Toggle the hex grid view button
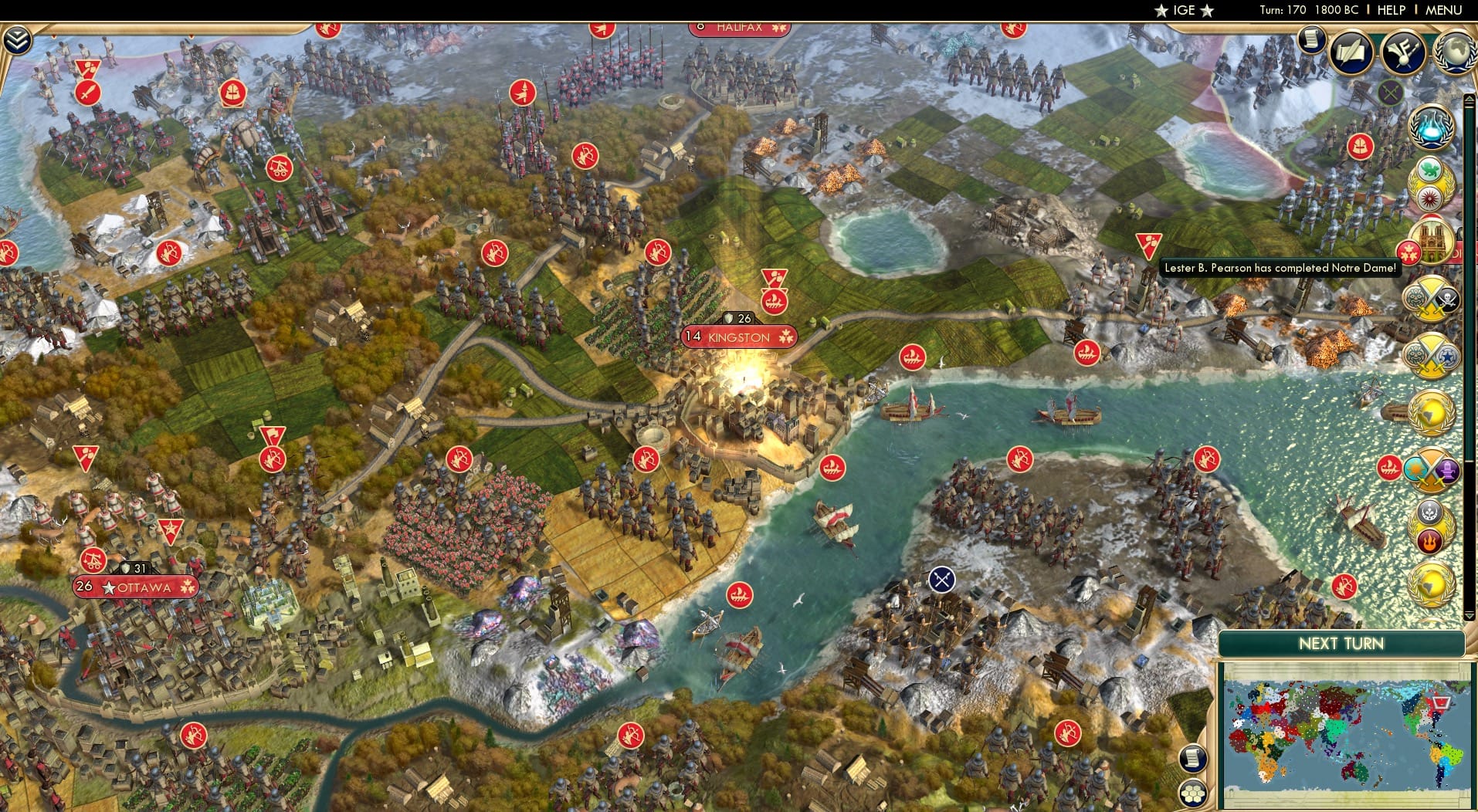The height and width of the screenshot is (812, 1478). (1193, 793)
